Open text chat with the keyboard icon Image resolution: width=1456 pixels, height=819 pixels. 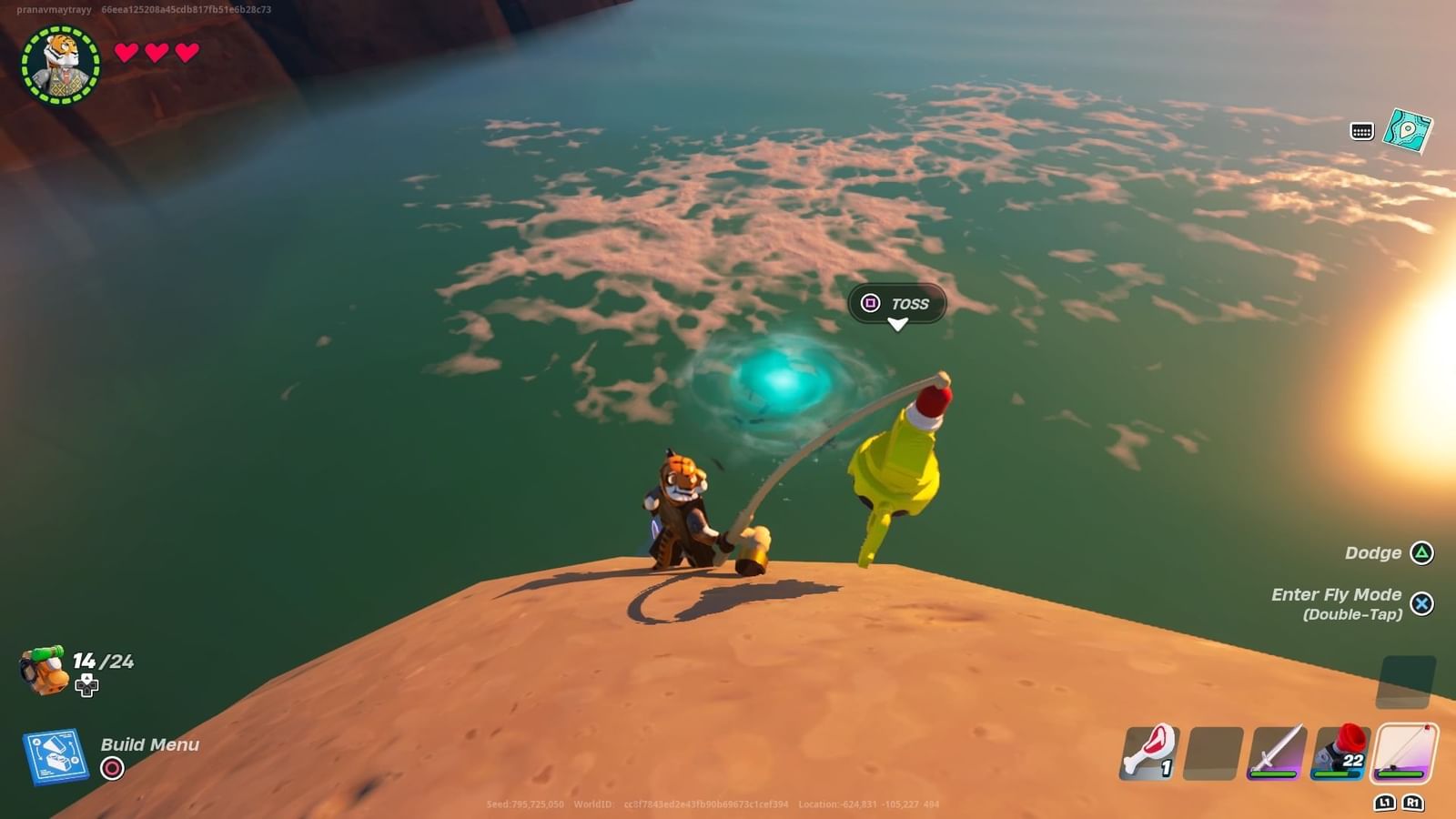click(x=1360, y=132)
